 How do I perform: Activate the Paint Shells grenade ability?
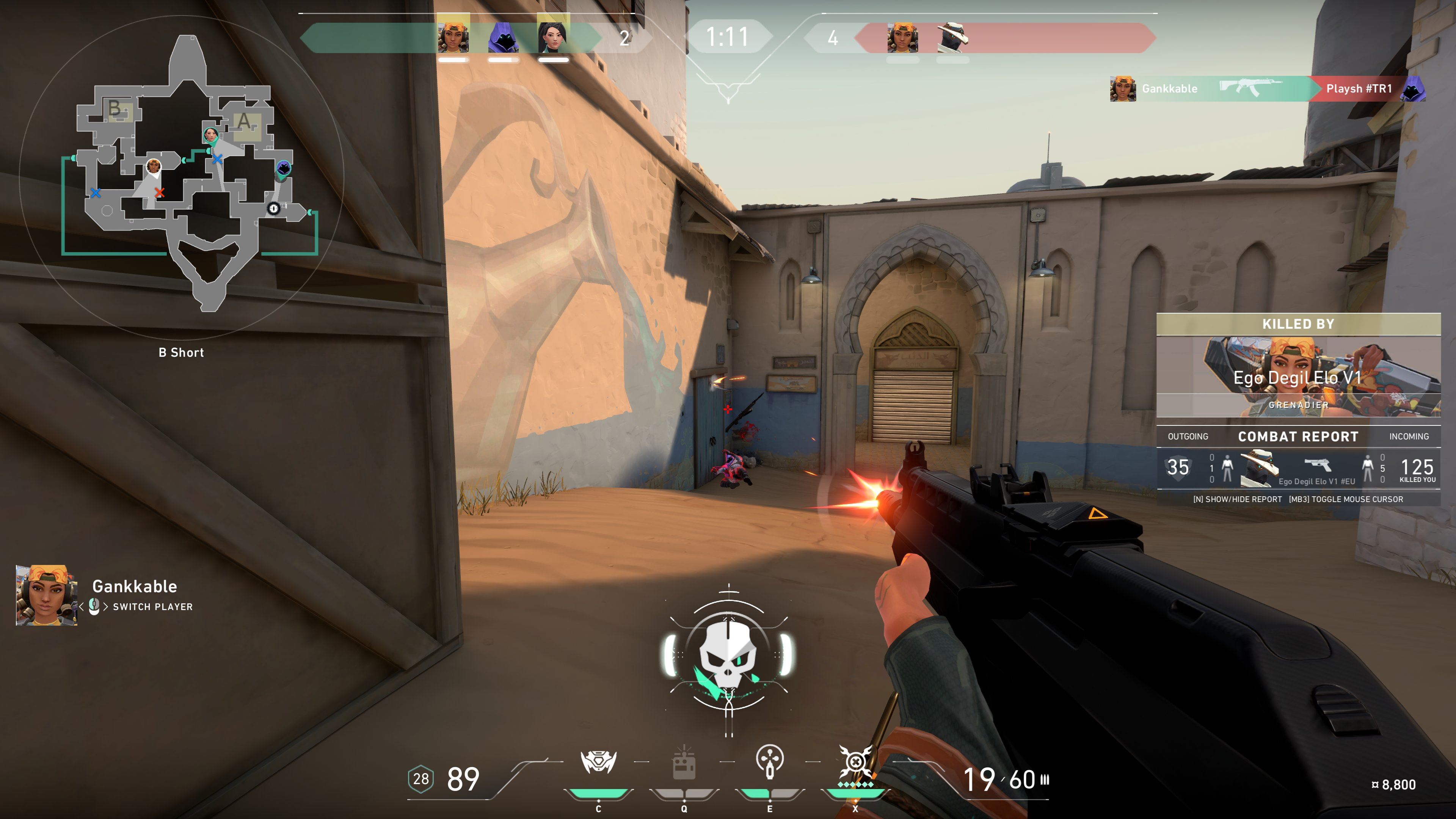click(769, 761)
